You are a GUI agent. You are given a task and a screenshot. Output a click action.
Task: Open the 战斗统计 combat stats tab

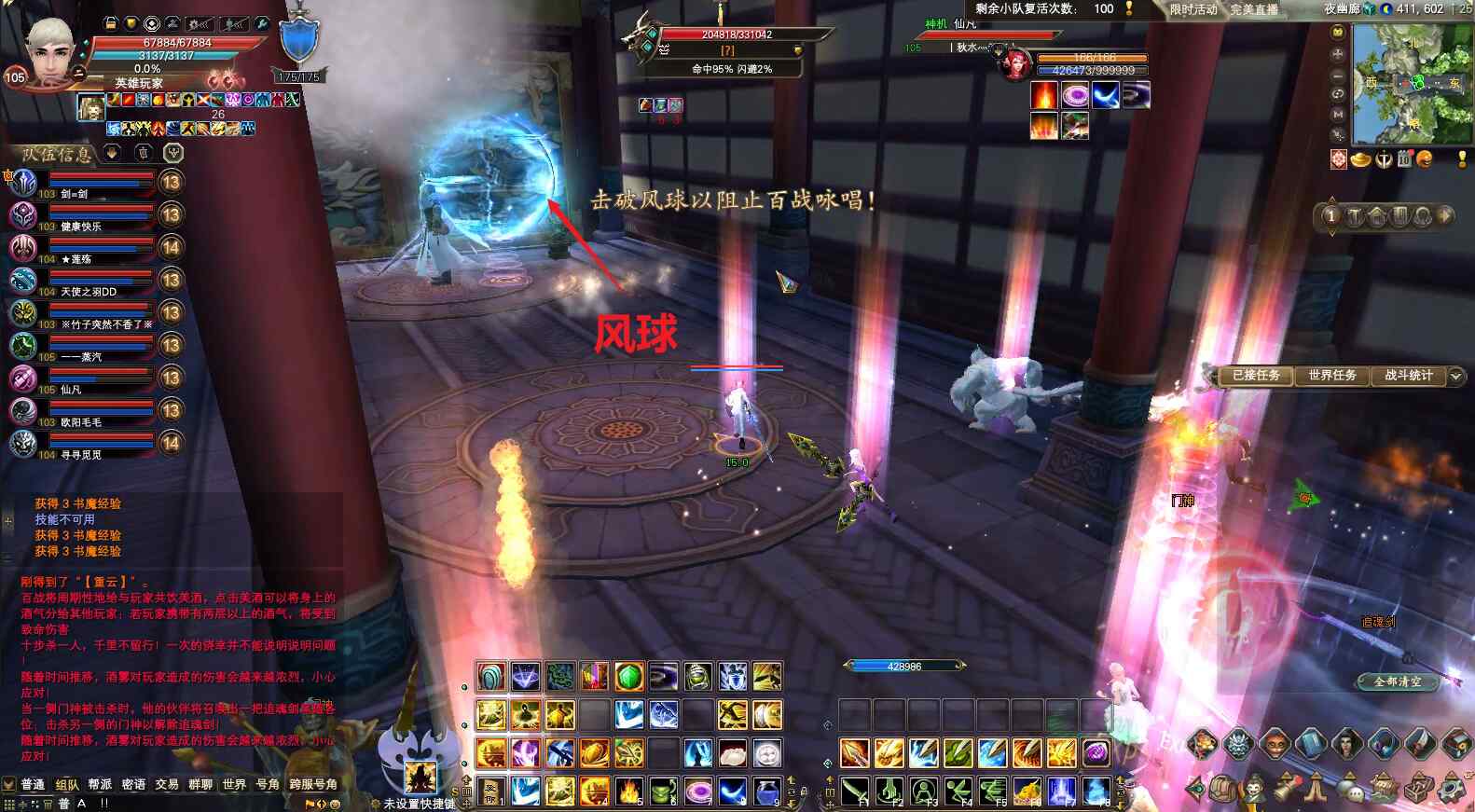click(1408, 376)
